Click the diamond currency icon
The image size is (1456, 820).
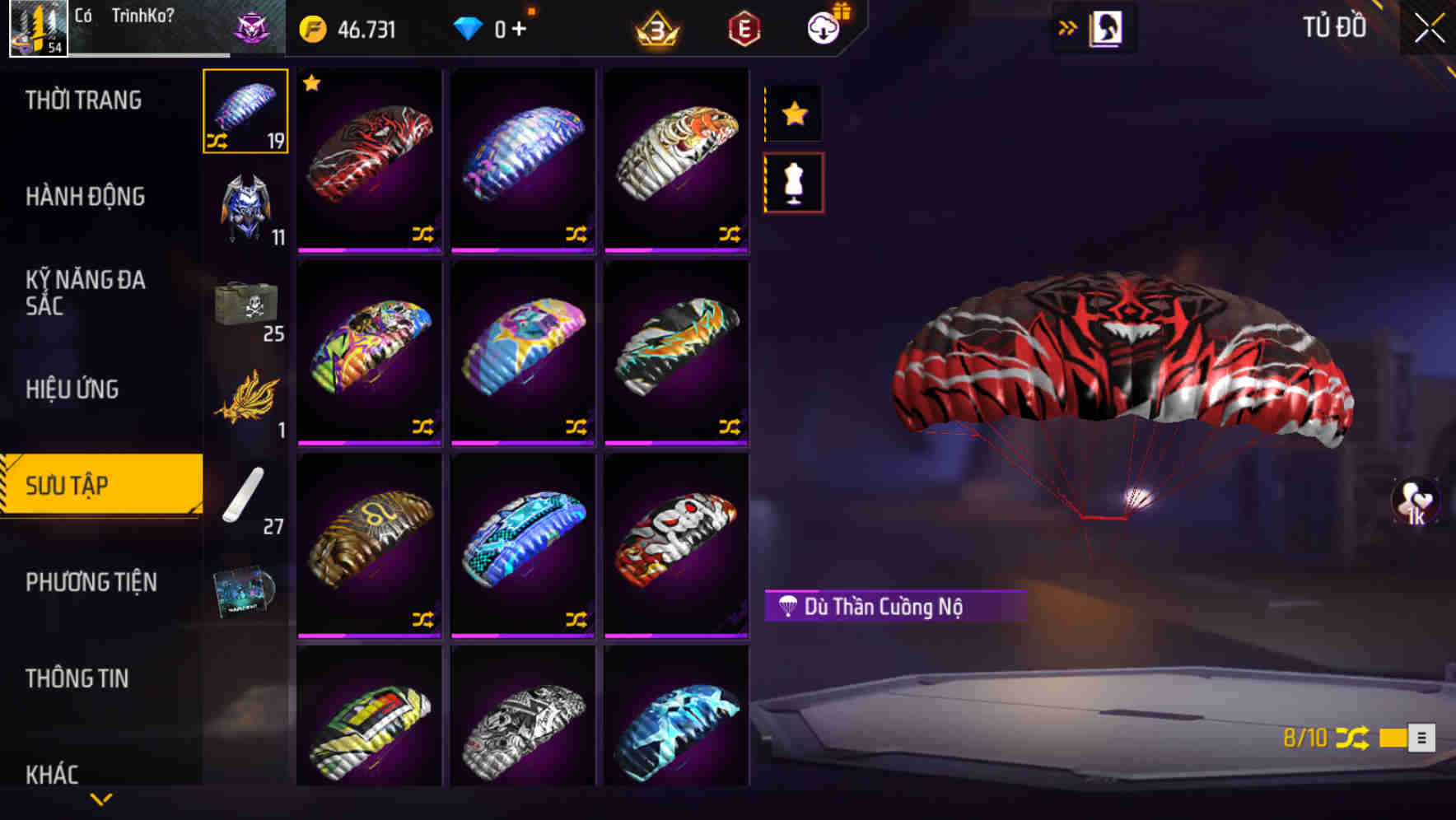point(469,27)
